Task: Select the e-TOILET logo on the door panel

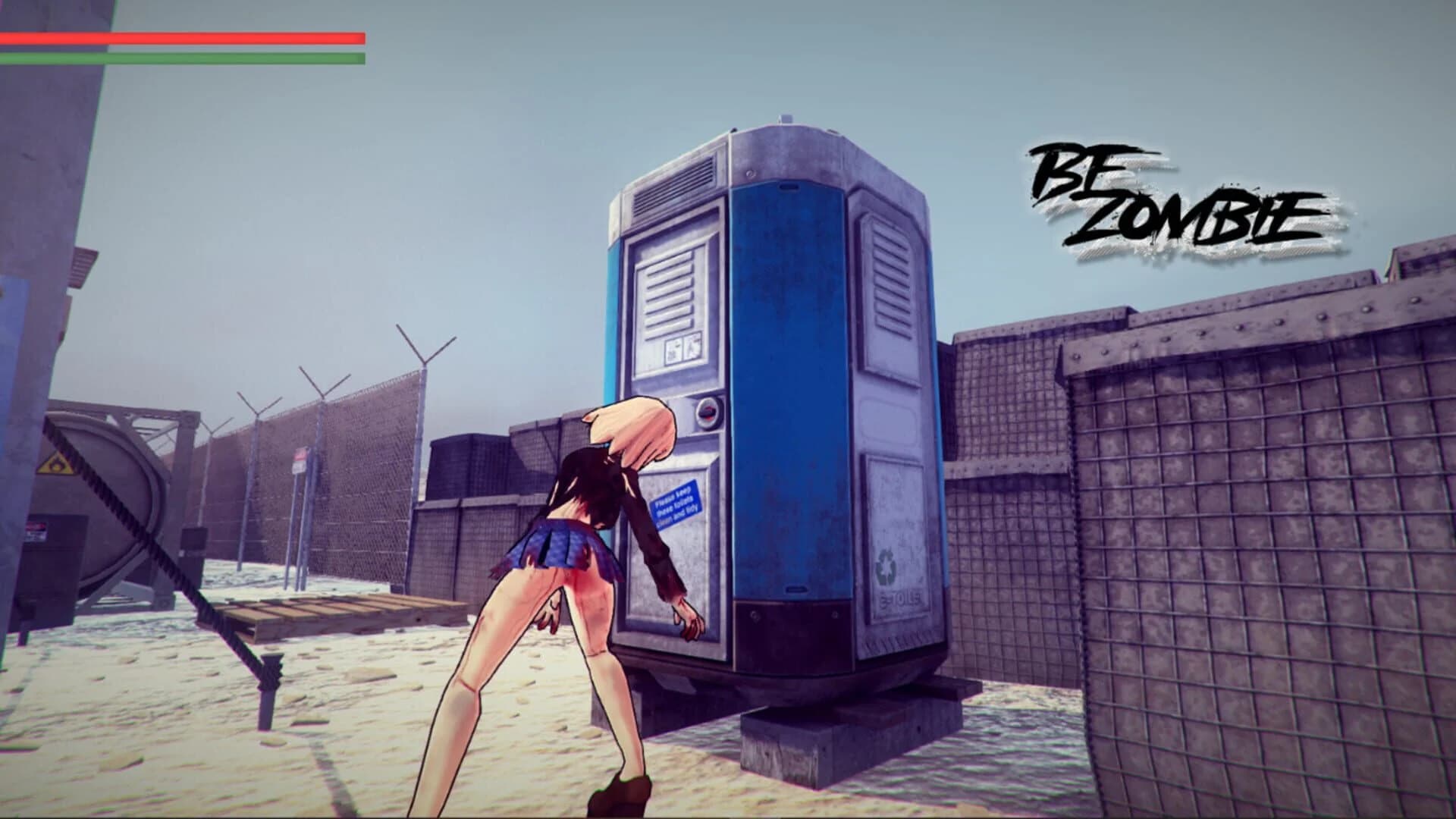Action: [900, 597]
